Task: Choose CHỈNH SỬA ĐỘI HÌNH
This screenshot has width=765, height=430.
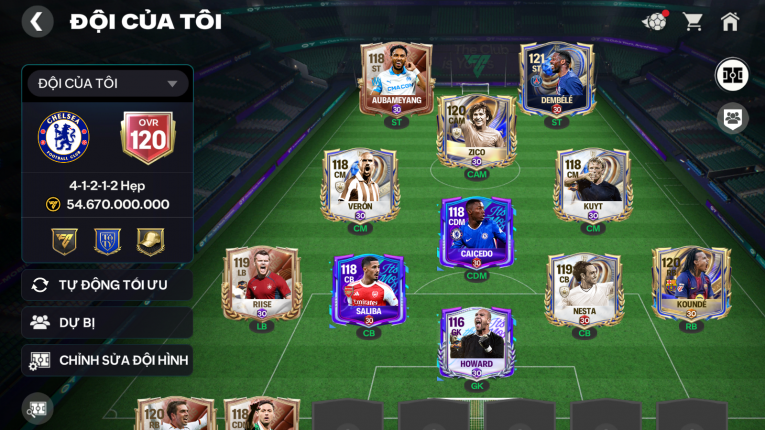Action: click(107, 360)
